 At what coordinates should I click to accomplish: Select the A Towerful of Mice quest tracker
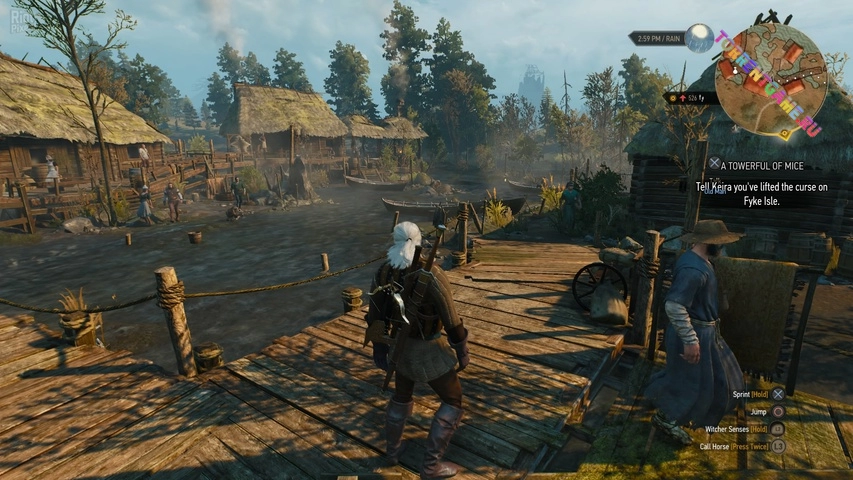click(763, 165)
